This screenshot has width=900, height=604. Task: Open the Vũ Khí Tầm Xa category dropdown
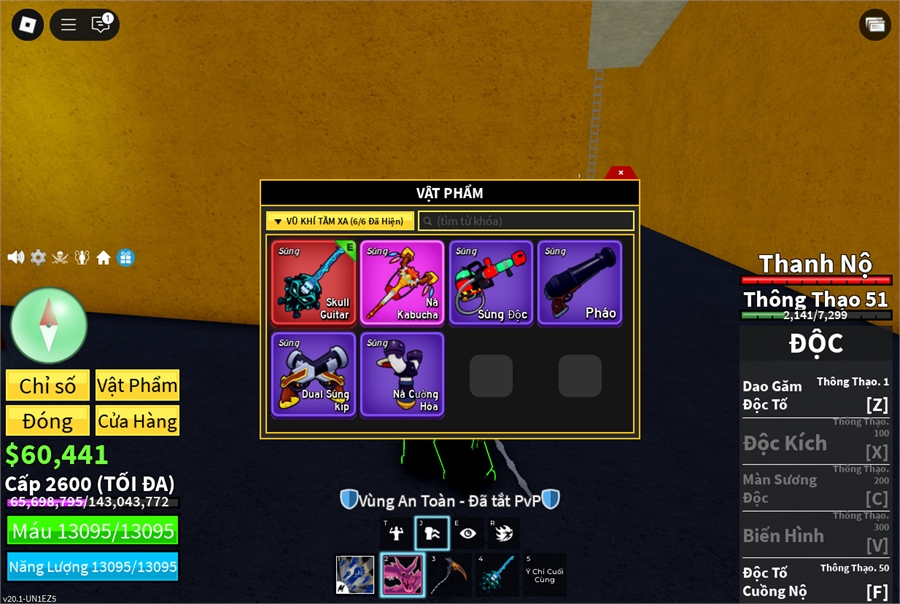pyautogui.click(x=339, y=221)
